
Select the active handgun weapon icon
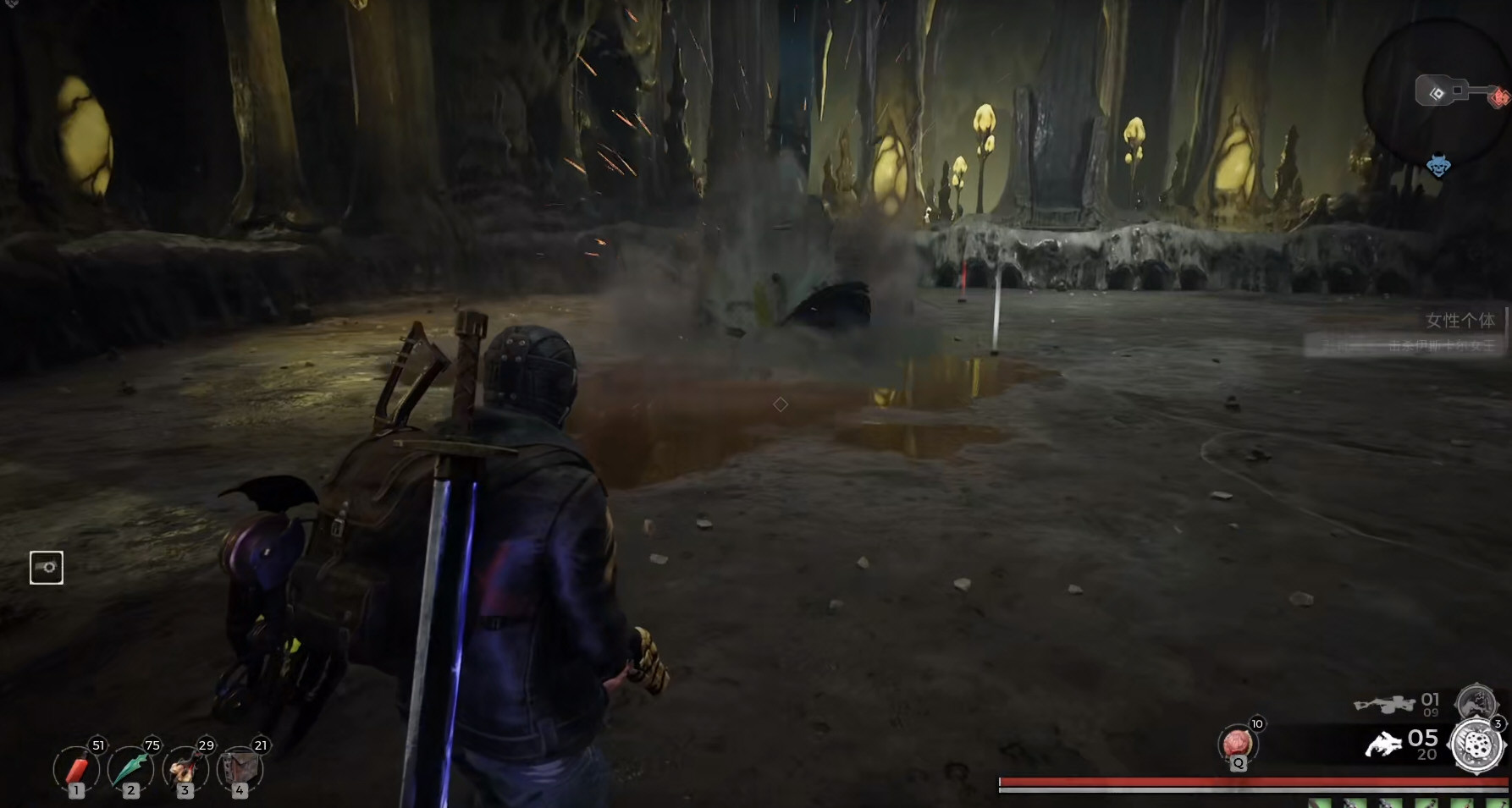tap(1383, 745)
